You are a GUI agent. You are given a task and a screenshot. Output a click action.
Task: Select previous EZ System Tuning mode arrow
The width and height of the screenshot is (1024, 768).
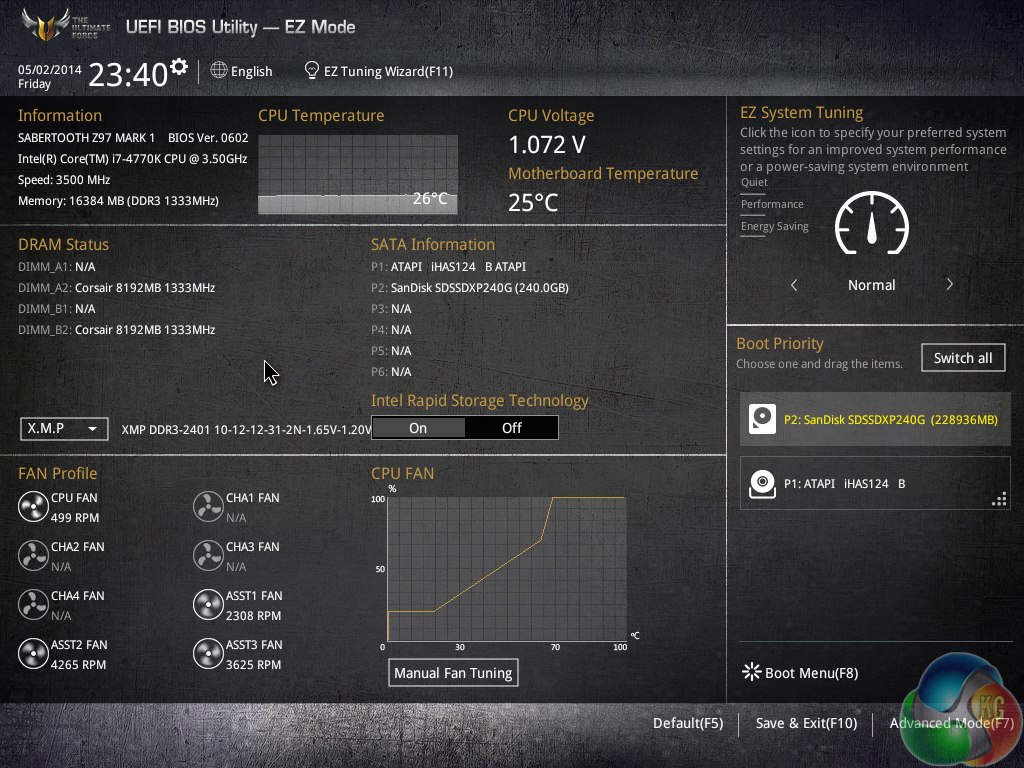794,285
